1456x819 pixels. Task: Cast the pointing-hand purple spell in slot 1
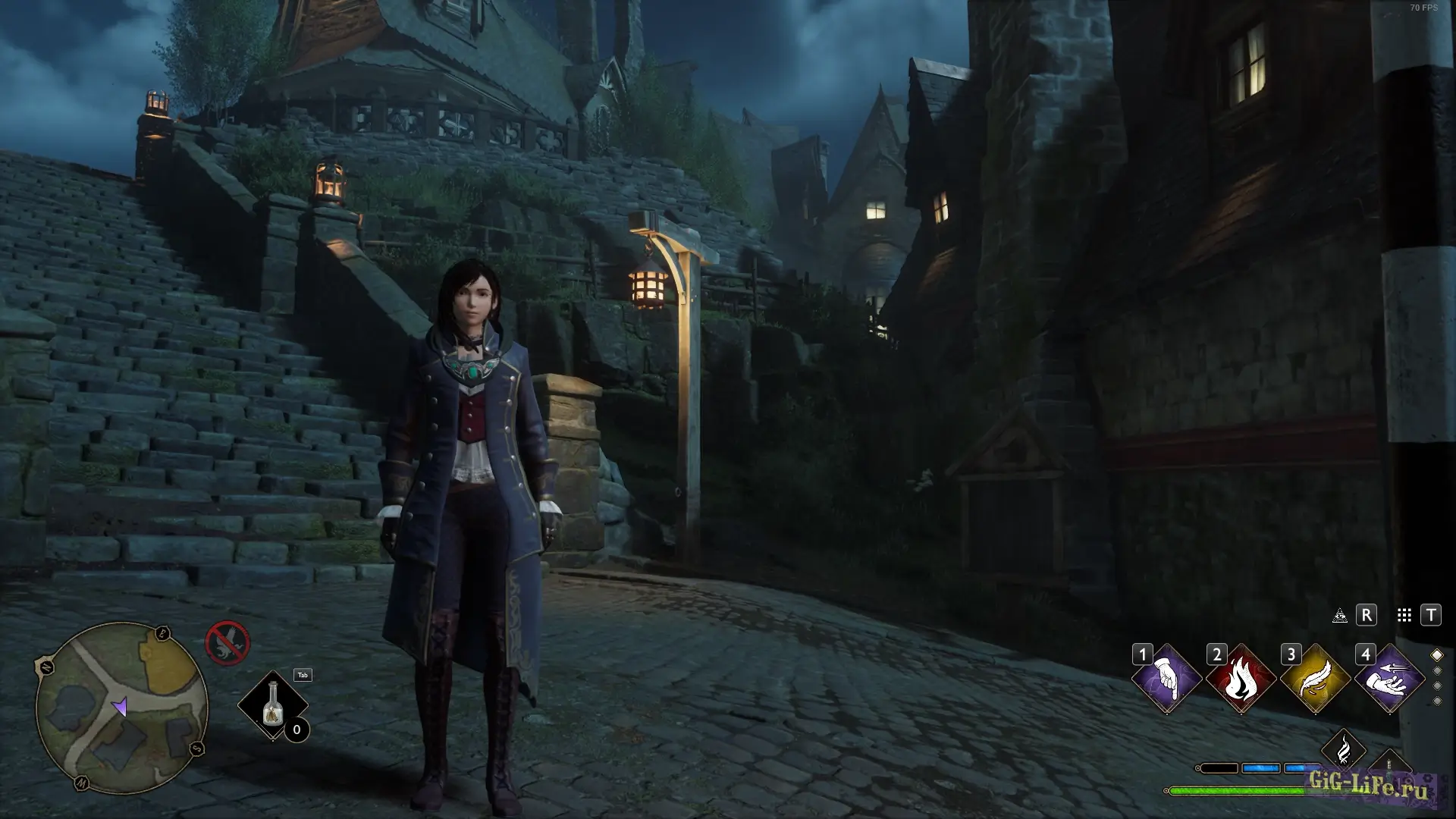(x=1166, y=679)
